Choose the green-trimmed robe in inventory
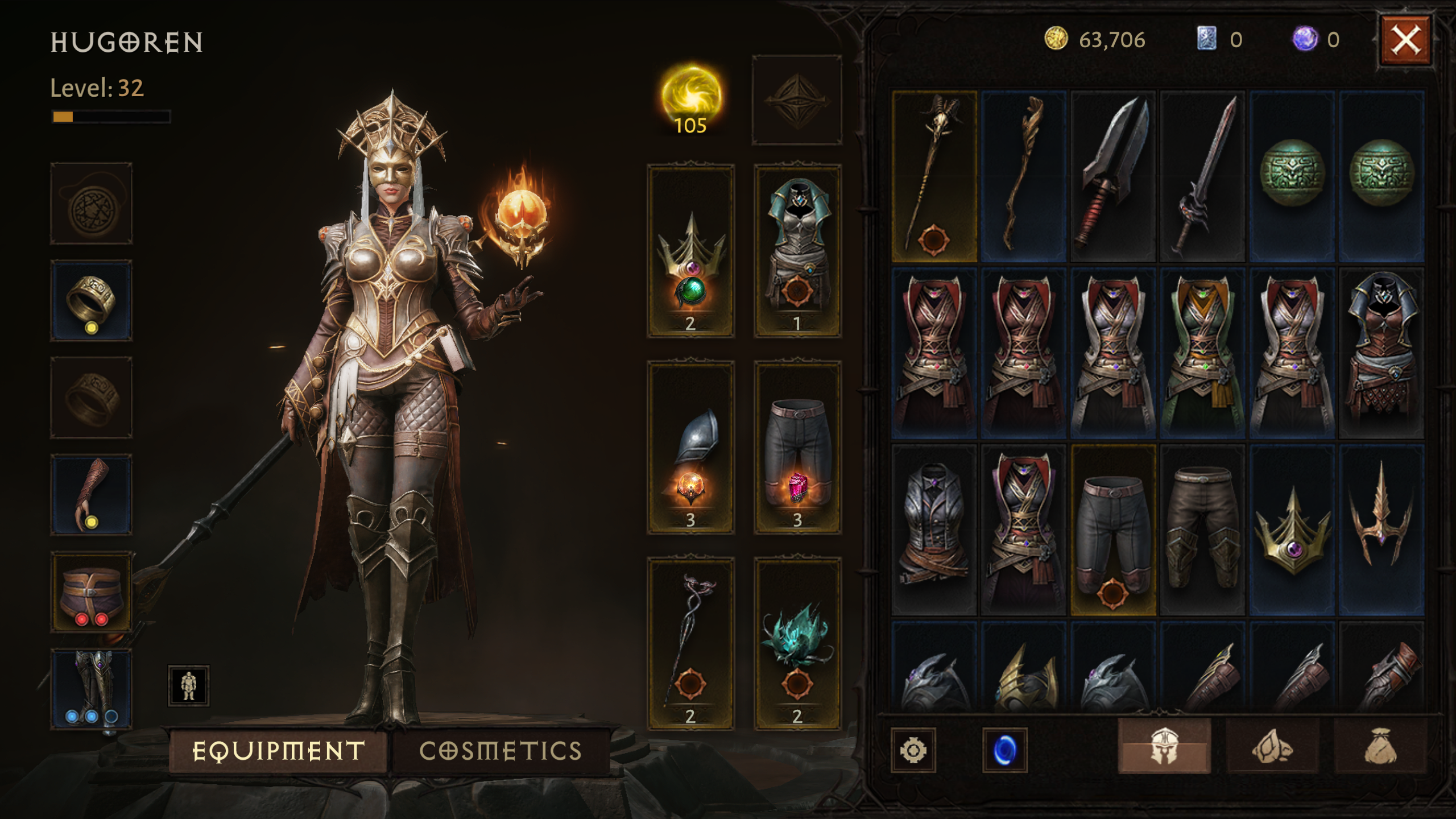This screenshot has height=819, width=1456. [1202, 353]
